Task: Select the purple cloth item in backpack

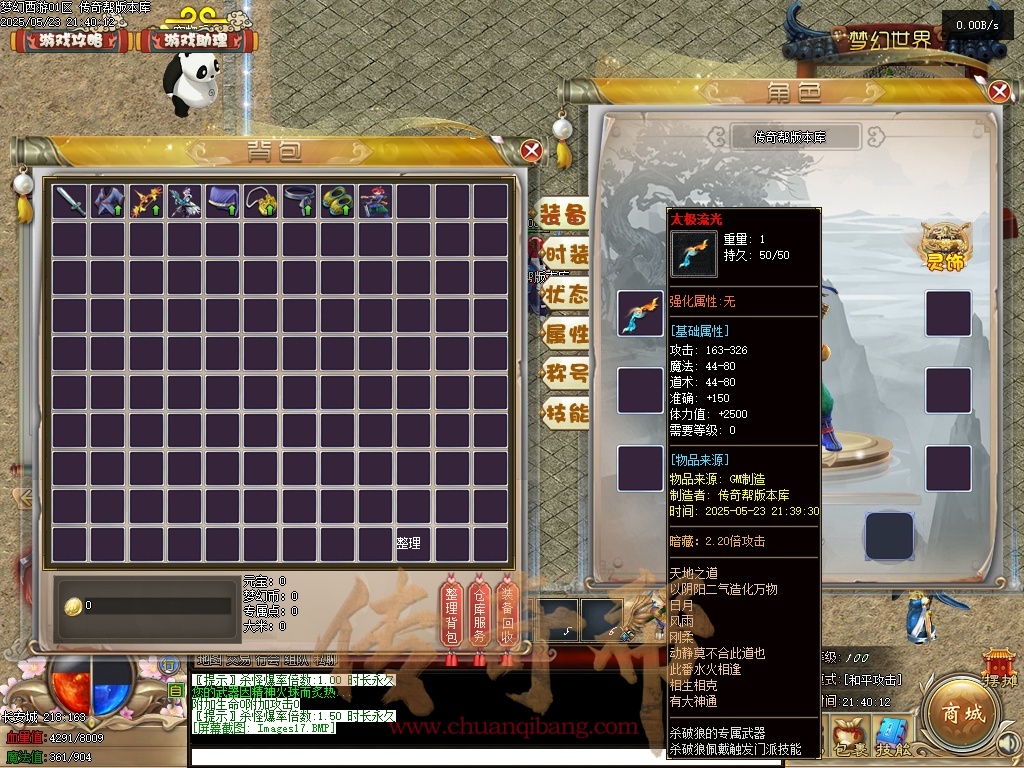Action: click(x=223, y=201)
